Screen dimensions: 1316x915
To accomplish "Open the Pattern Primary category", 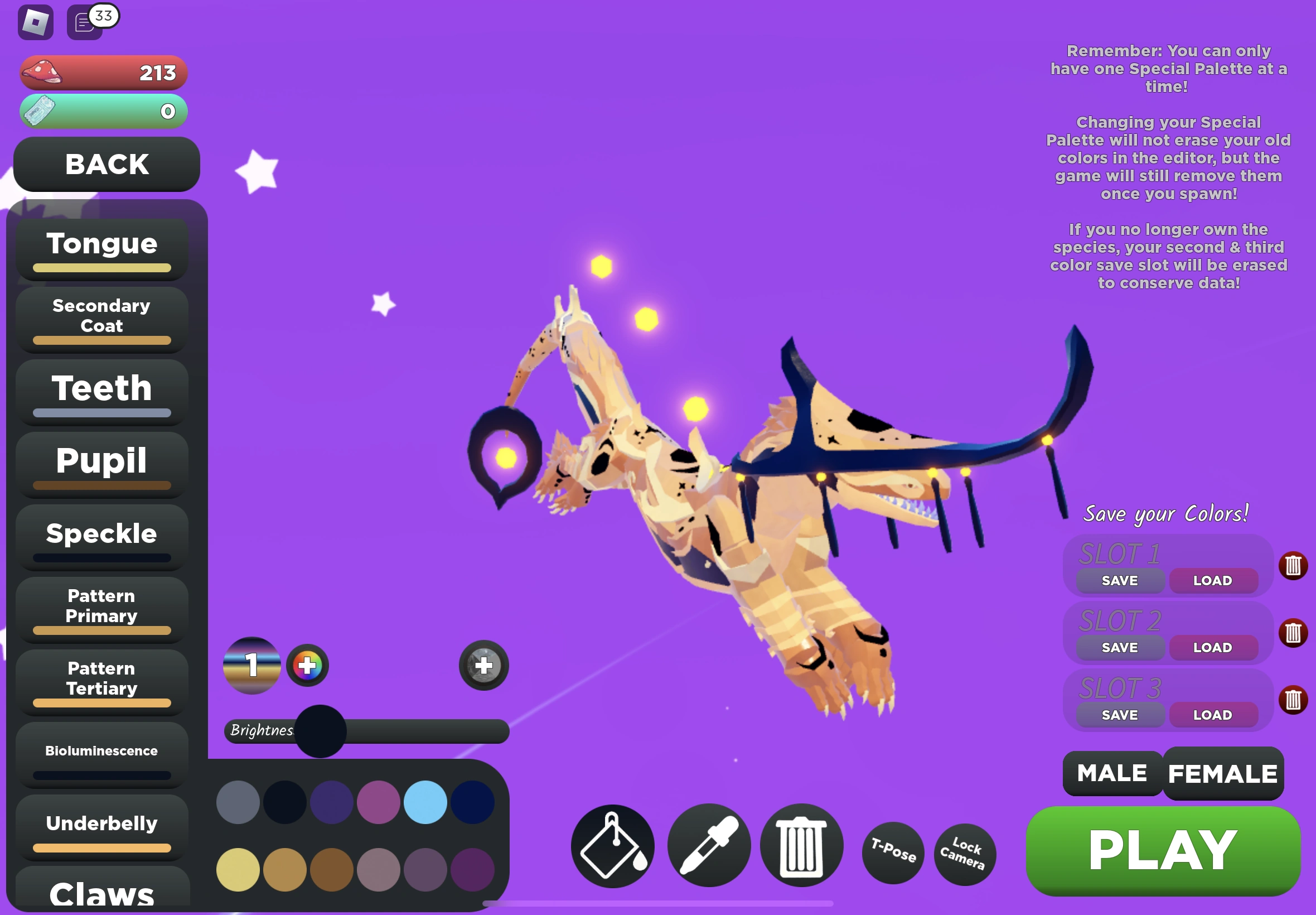I will 101,606.
